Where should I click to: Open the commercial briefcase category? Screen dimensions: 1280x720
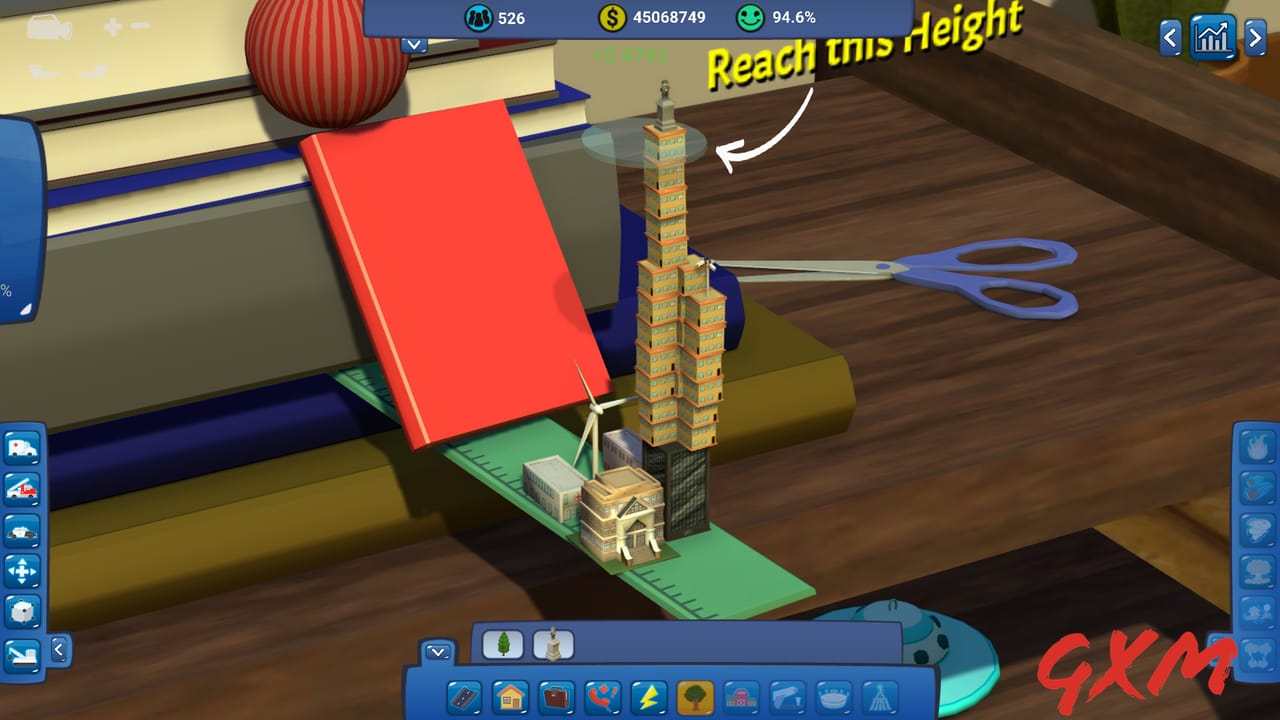click(x=556, y=698)
